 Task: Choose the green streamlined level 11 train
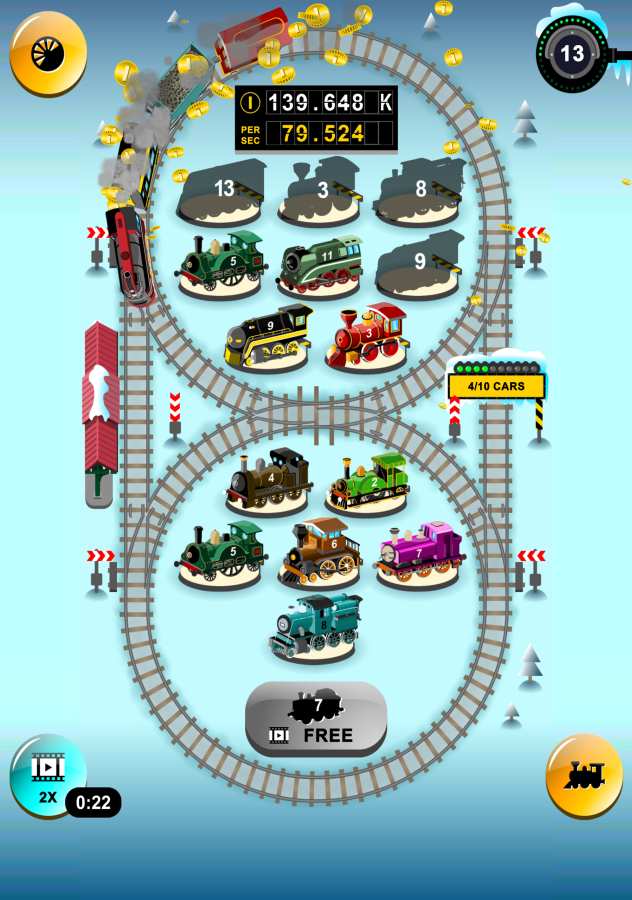coord(320,265)
